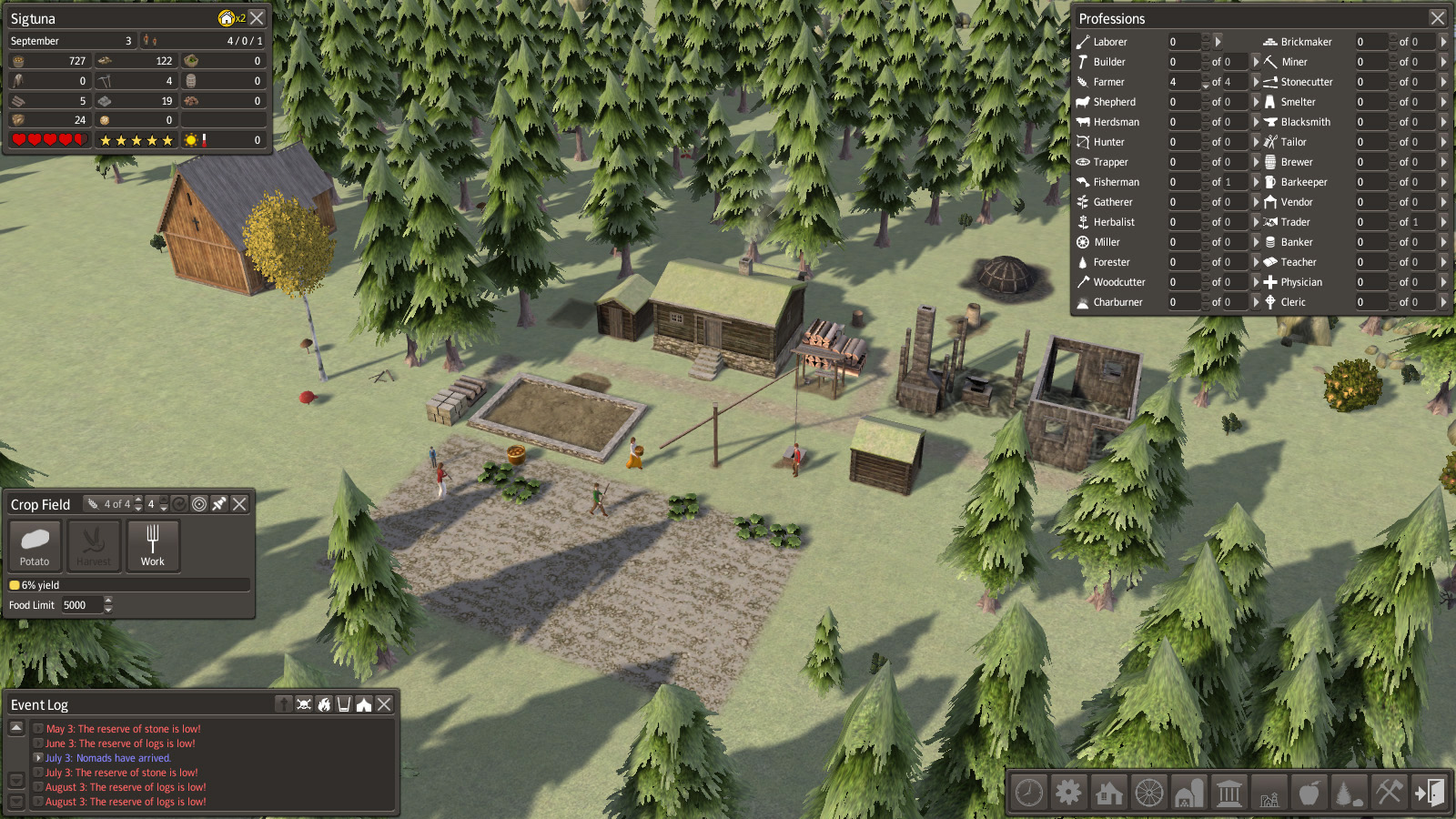The width and height of the screenshot is (1456, 819).
Task: Toggle the skull-and-crossbones event log filter
Action: (304, 704)
